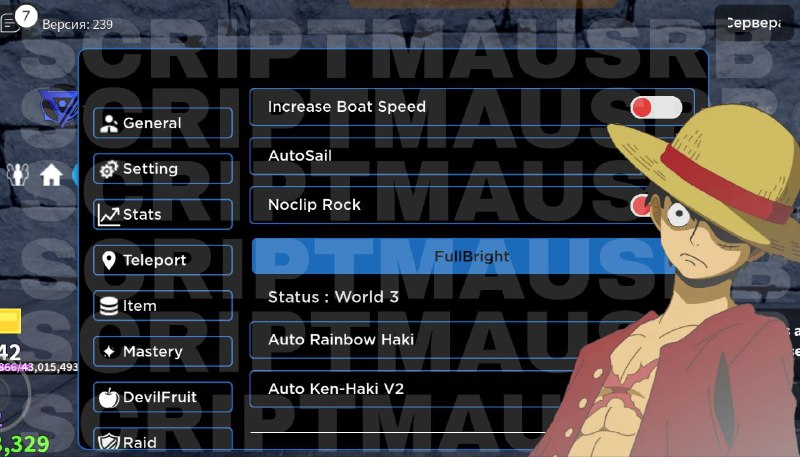800x457 pixels.
Task: Switch to the Setting tab
Action: point(163,169)
